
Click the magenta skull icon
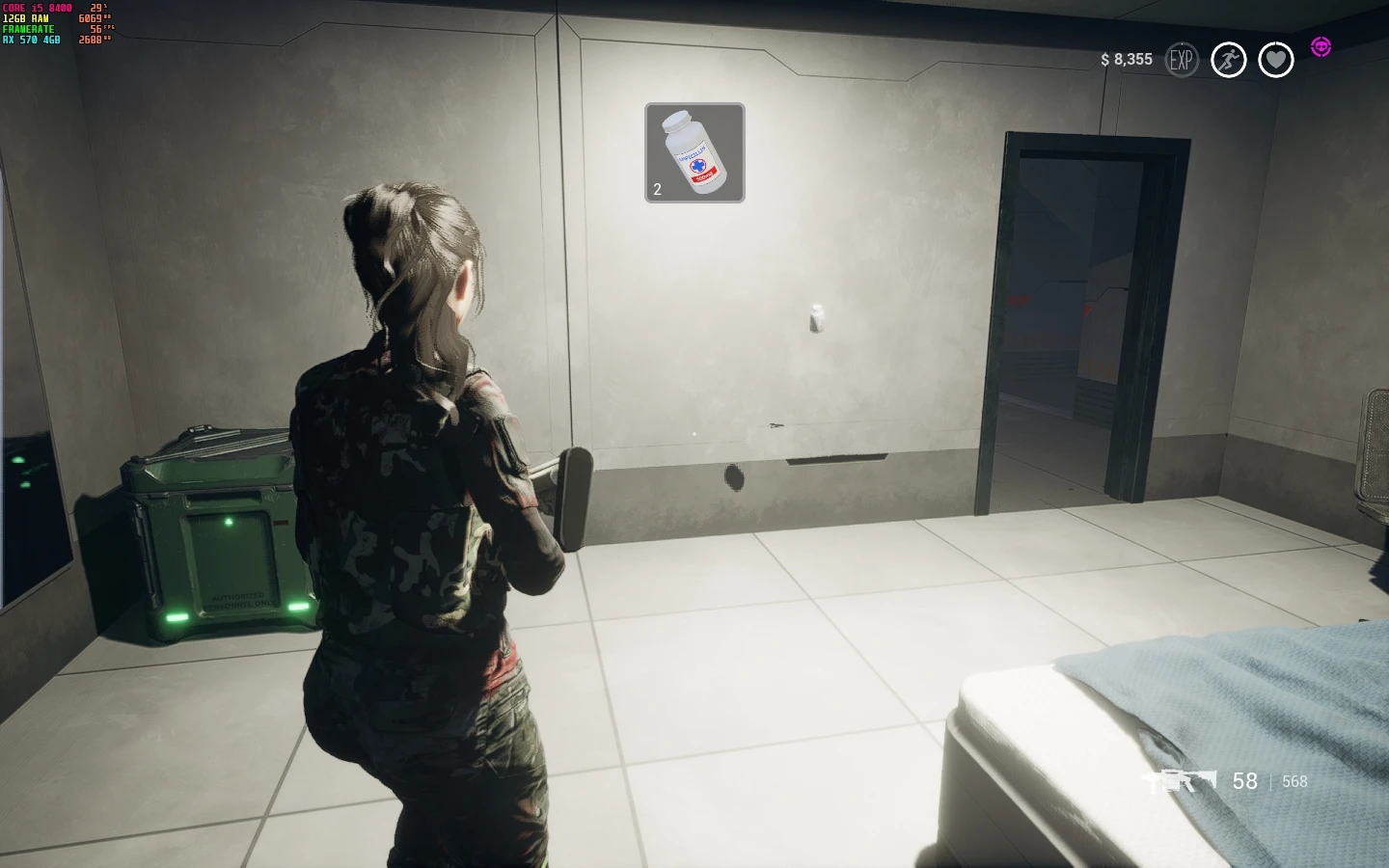point(1321,46)
